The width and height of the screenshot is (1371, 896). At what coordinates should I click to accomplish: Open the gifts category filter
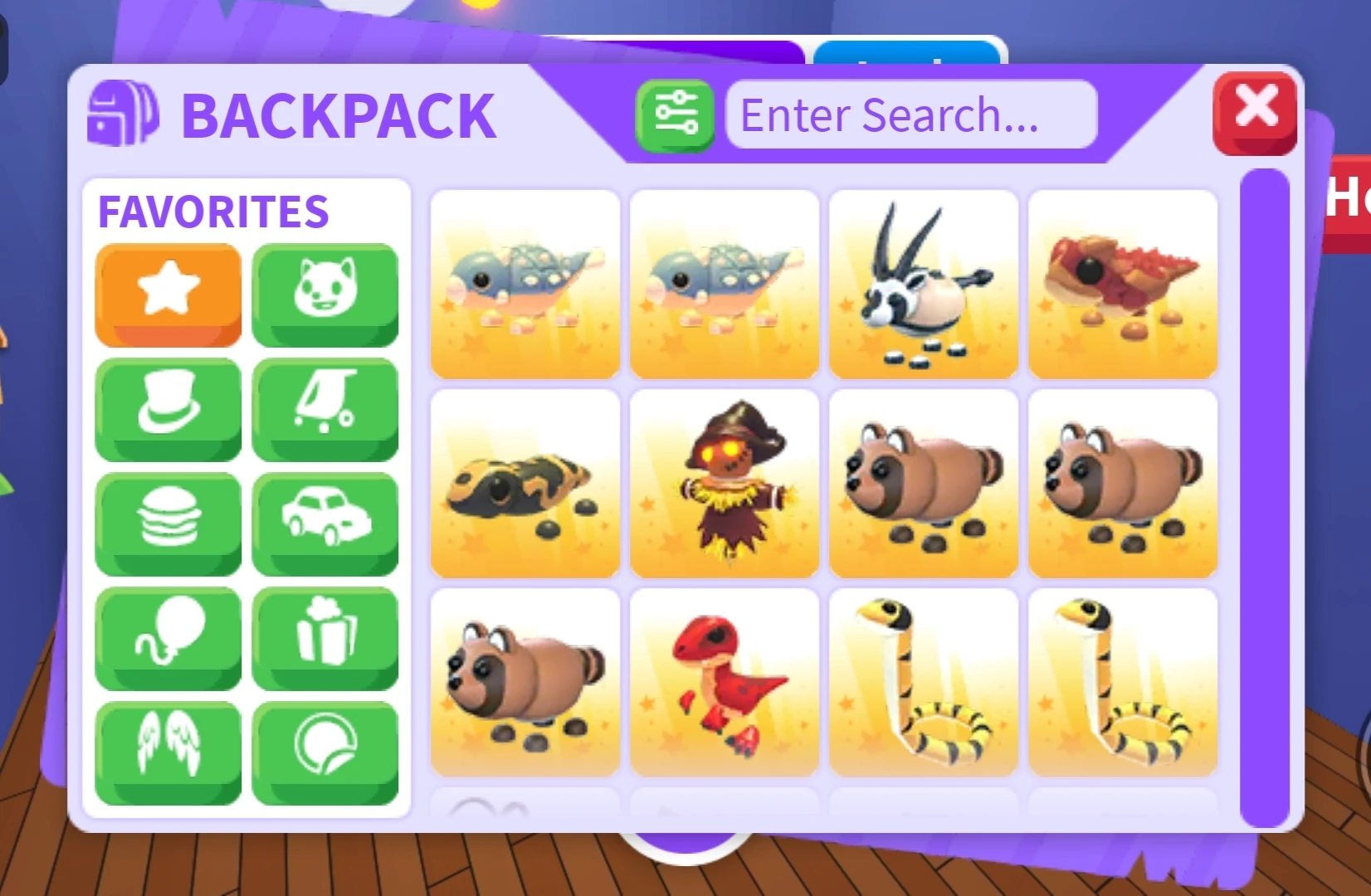325,637
